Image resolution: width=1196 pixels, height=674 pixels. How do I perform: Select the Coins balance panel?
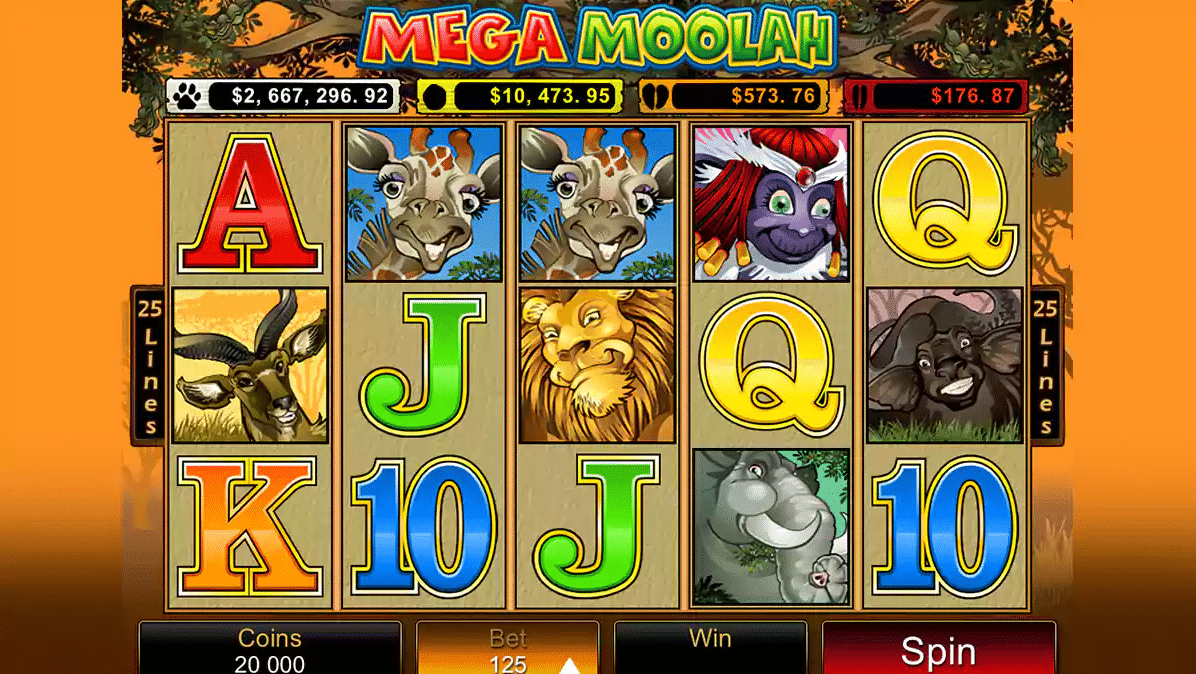(x=270, y=650)
